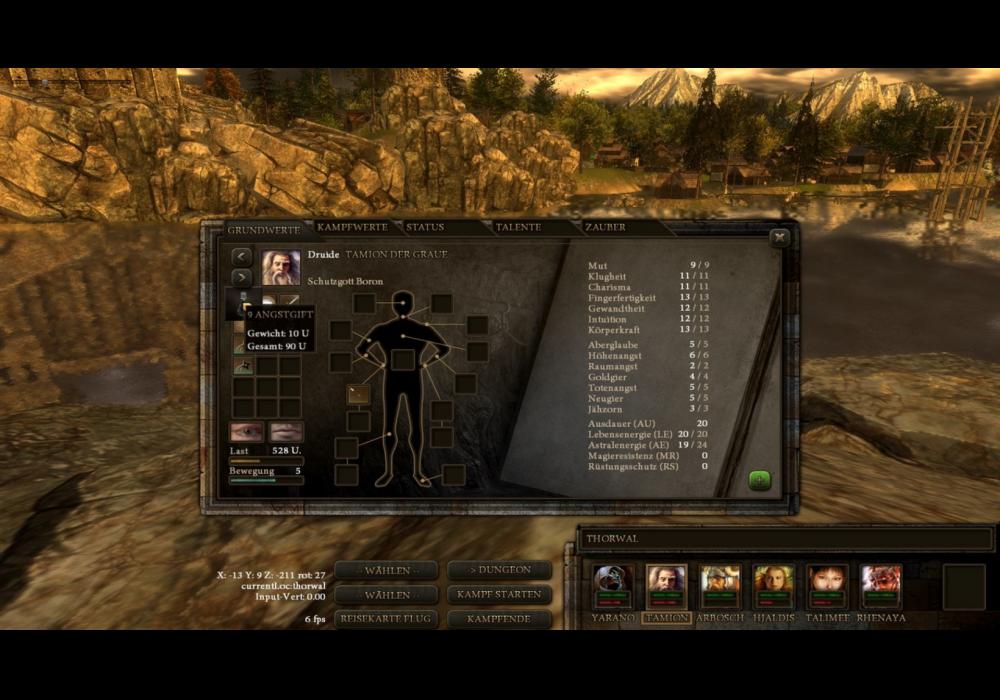This screenshot has height=700, width=1000.
Task: Click Tamion's portrait in the character sheet
Action: pos(281,267)
